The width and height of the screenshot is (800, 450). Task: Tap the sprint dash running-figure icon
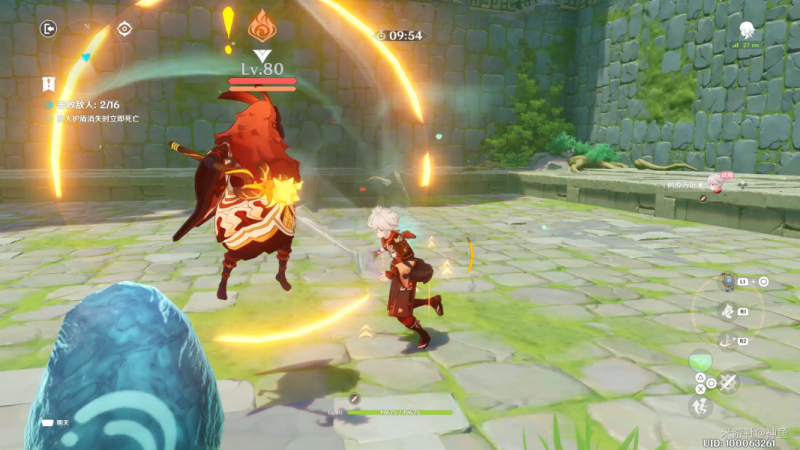click(x=699, y=406)
